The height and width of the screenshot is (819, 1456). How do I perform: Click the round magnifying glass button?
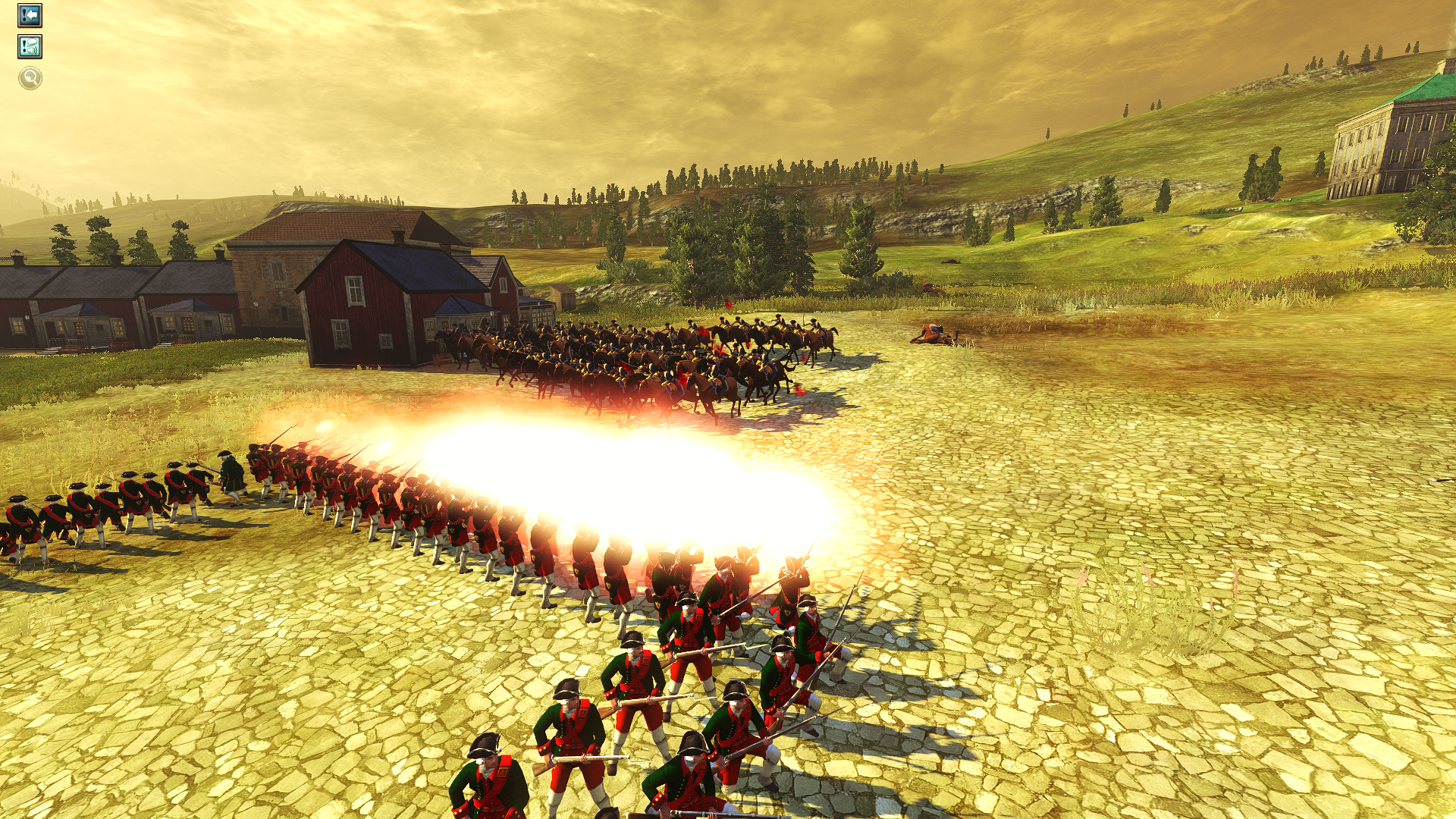point(30,77)
